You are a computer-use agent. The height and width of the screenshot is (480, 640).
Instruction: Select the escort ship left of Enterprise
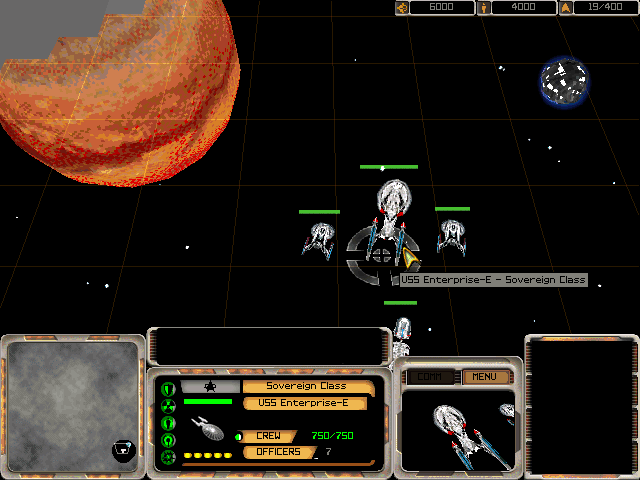(319, 238)
